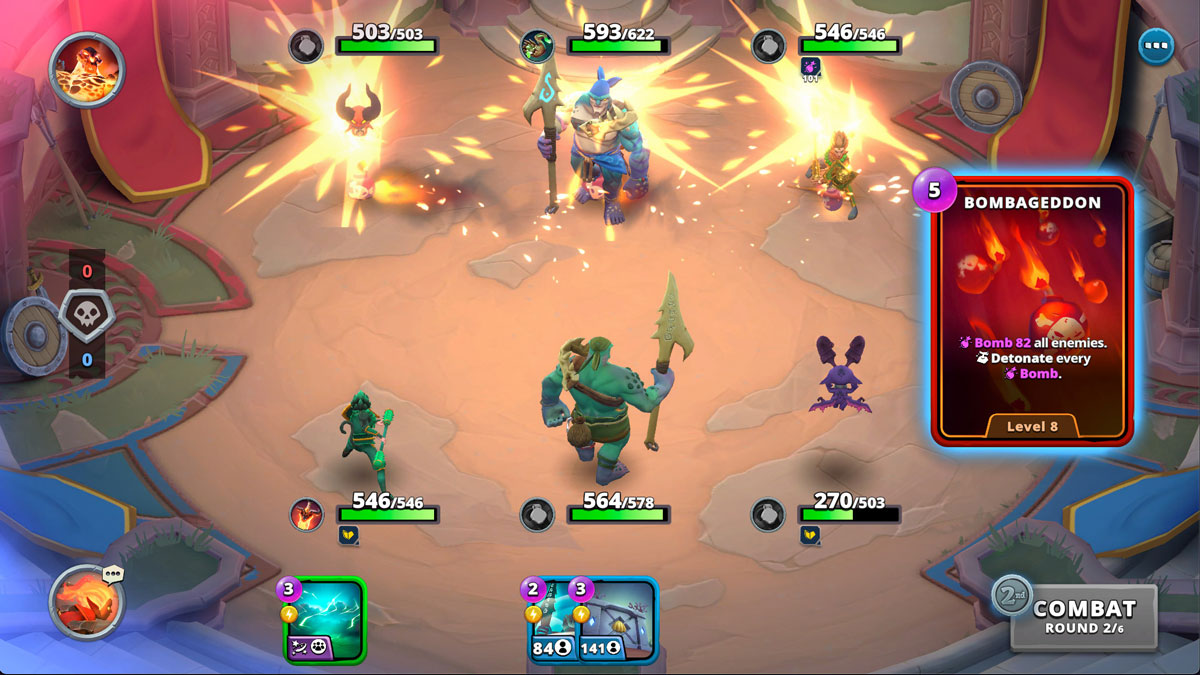The image size is (1200, 675).
Task: Select the blue stone gate card showing 141
Action: (615, 620)
